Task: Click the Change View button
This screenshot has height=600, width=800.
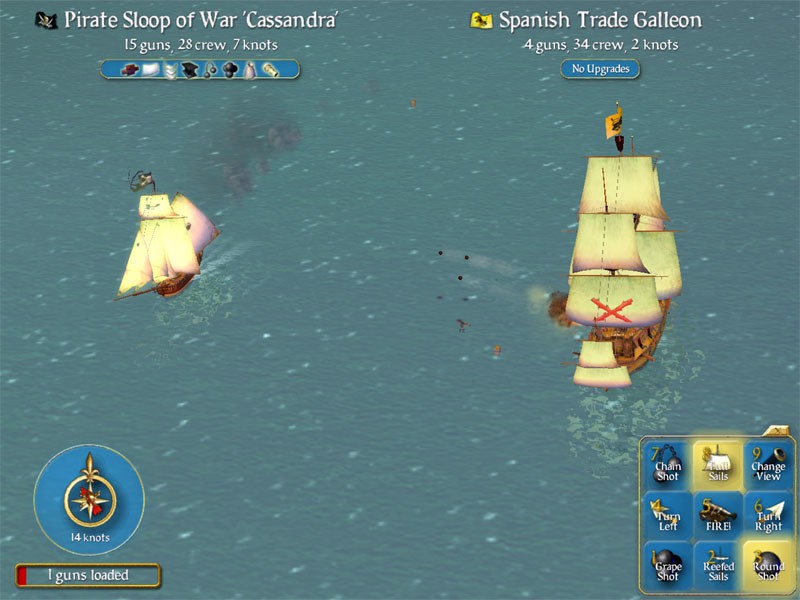Action: 768,463
